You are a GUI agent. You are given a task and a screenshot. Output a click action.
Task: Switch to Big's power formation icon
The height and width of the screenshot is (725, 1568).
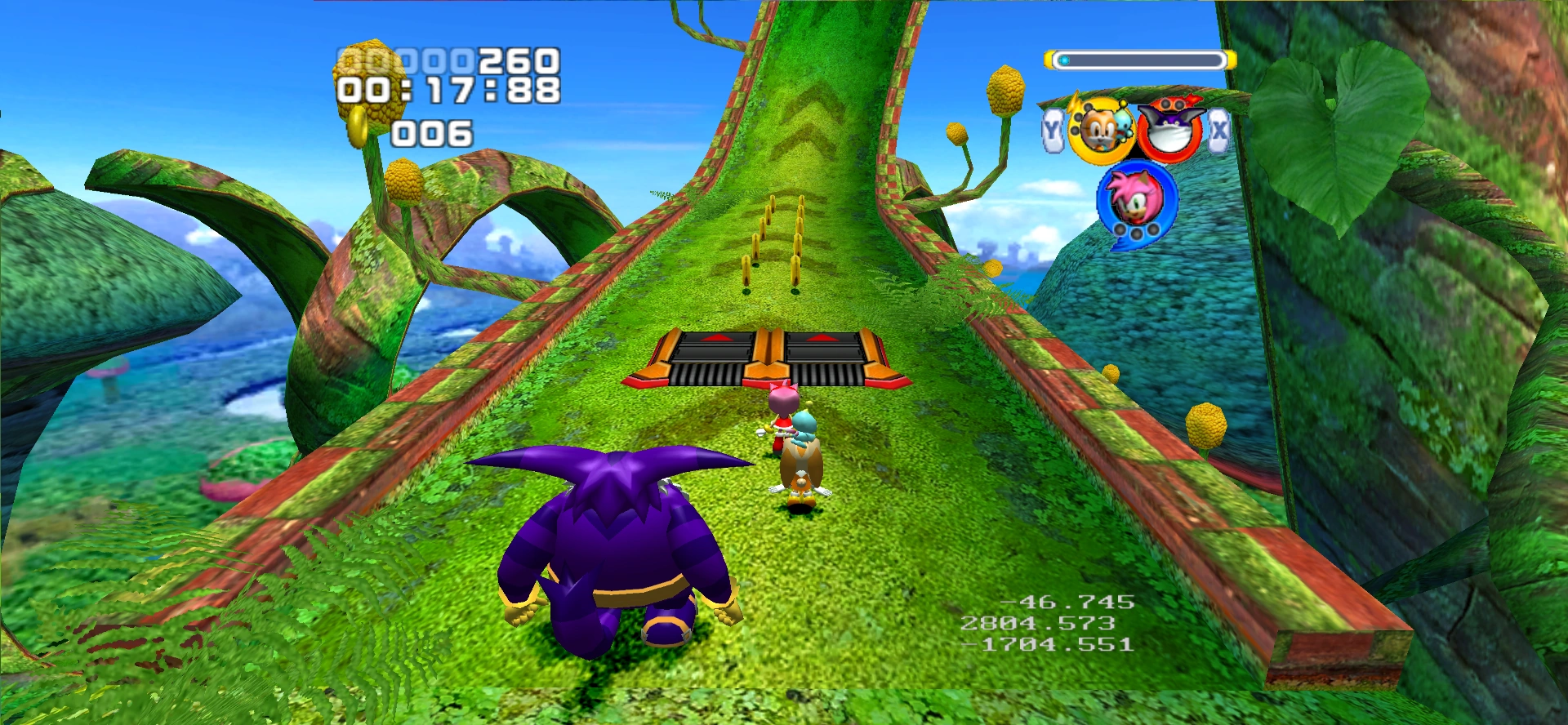click(1169, 129)
